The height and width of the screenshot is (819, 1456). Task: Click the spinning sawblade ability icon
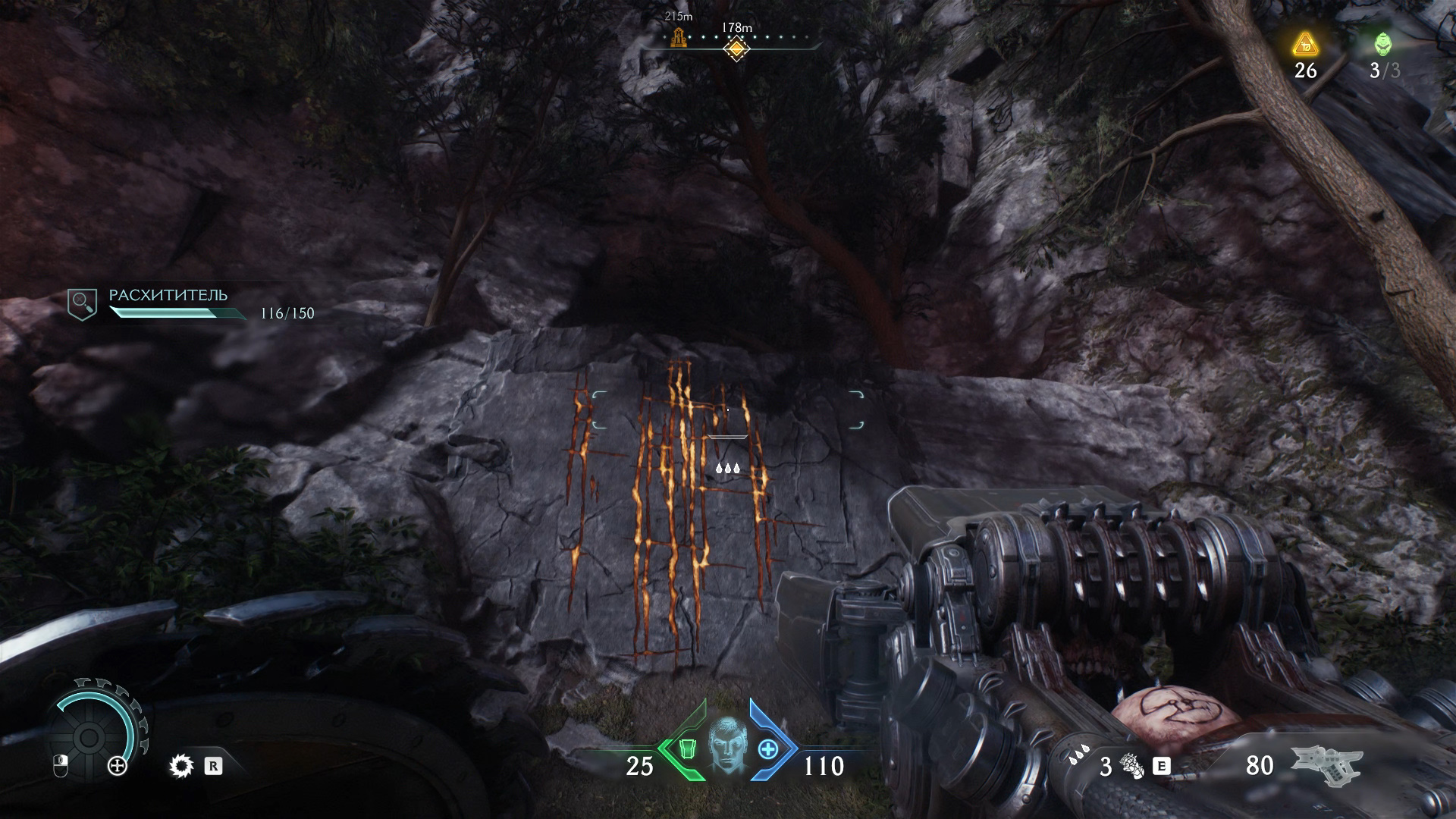tap(181, 767)
